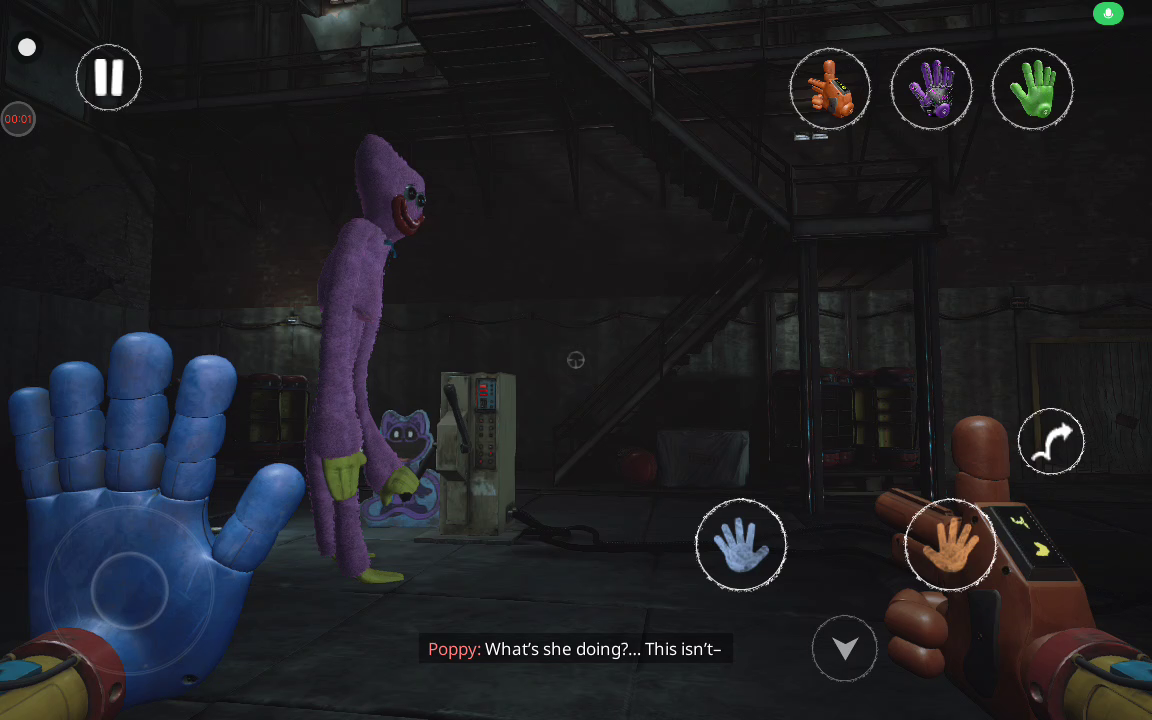Pause the game with the pause button
Image resolution: width=1152 pixels, height=720 pixels.
click(109, 77)
